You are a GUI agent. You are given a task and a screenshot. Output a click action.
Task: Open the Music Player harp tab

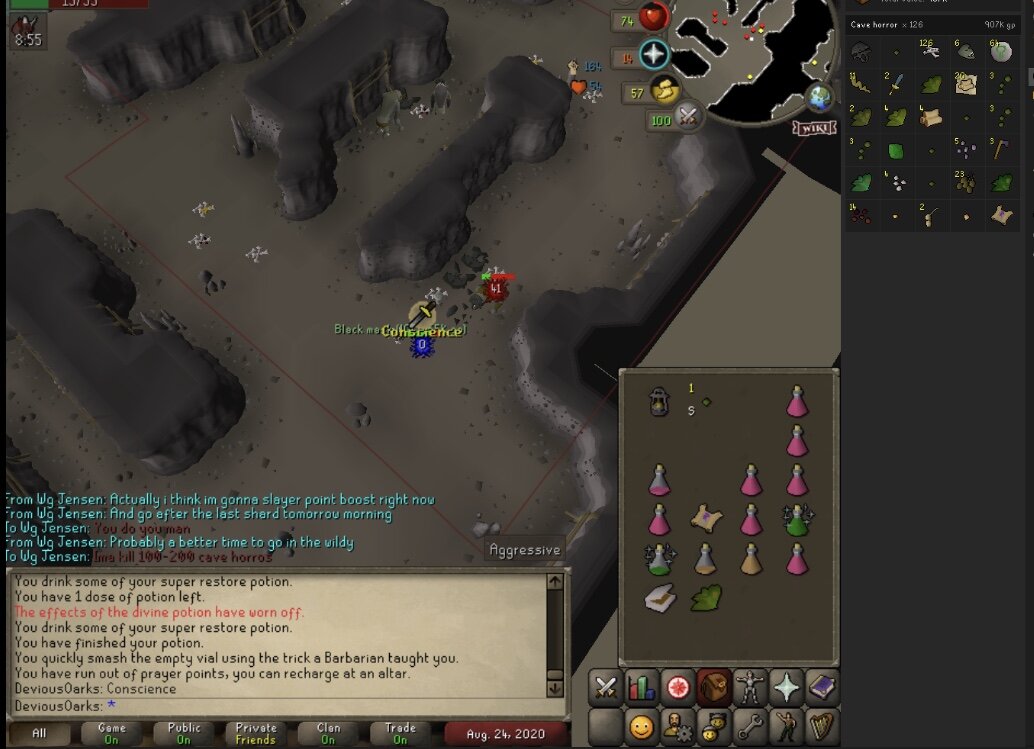[822, 725]
